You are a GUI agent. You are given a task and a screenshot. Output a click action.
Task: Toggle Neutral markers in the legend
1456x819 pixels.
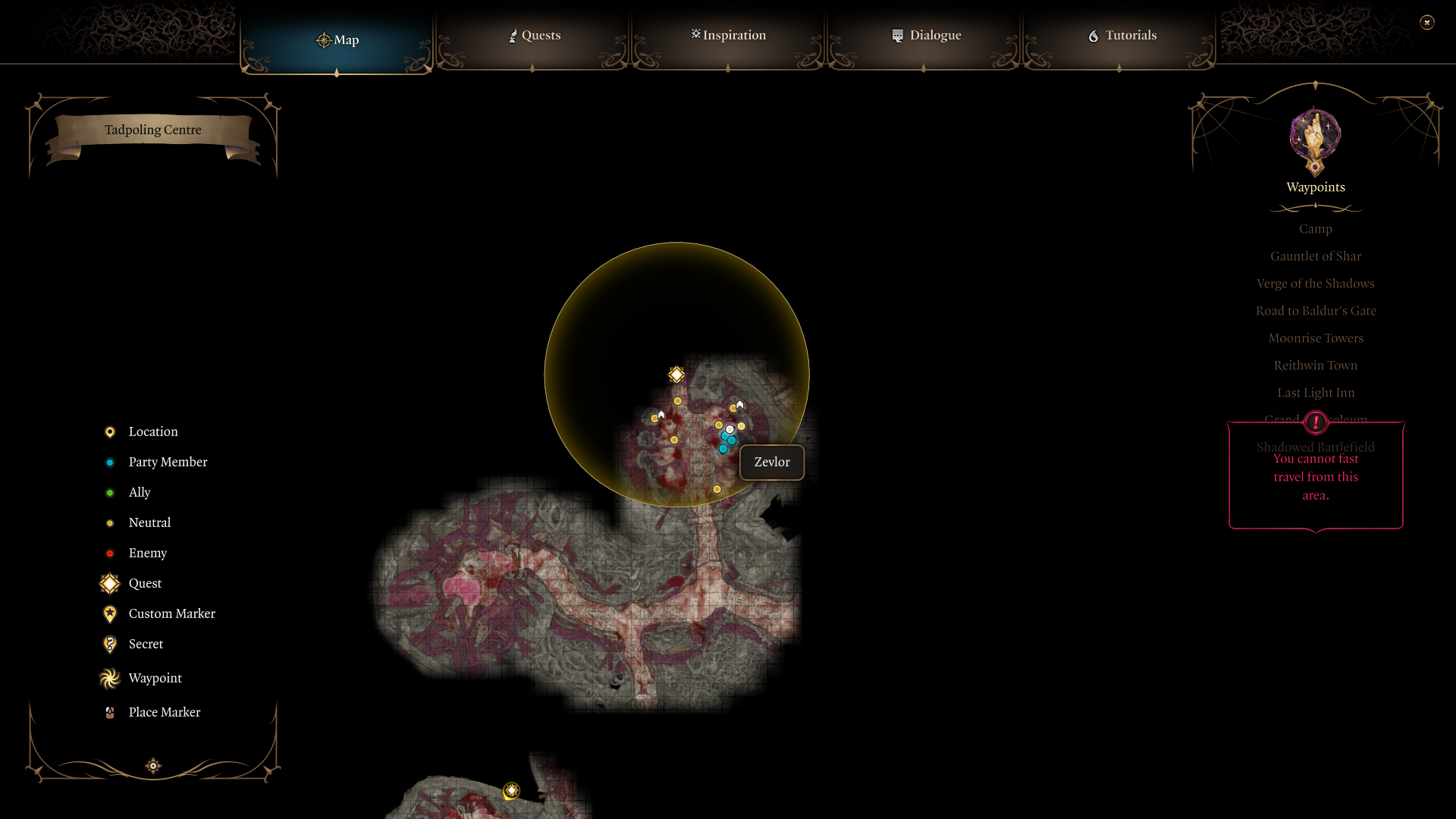click(x=109, y=522)
